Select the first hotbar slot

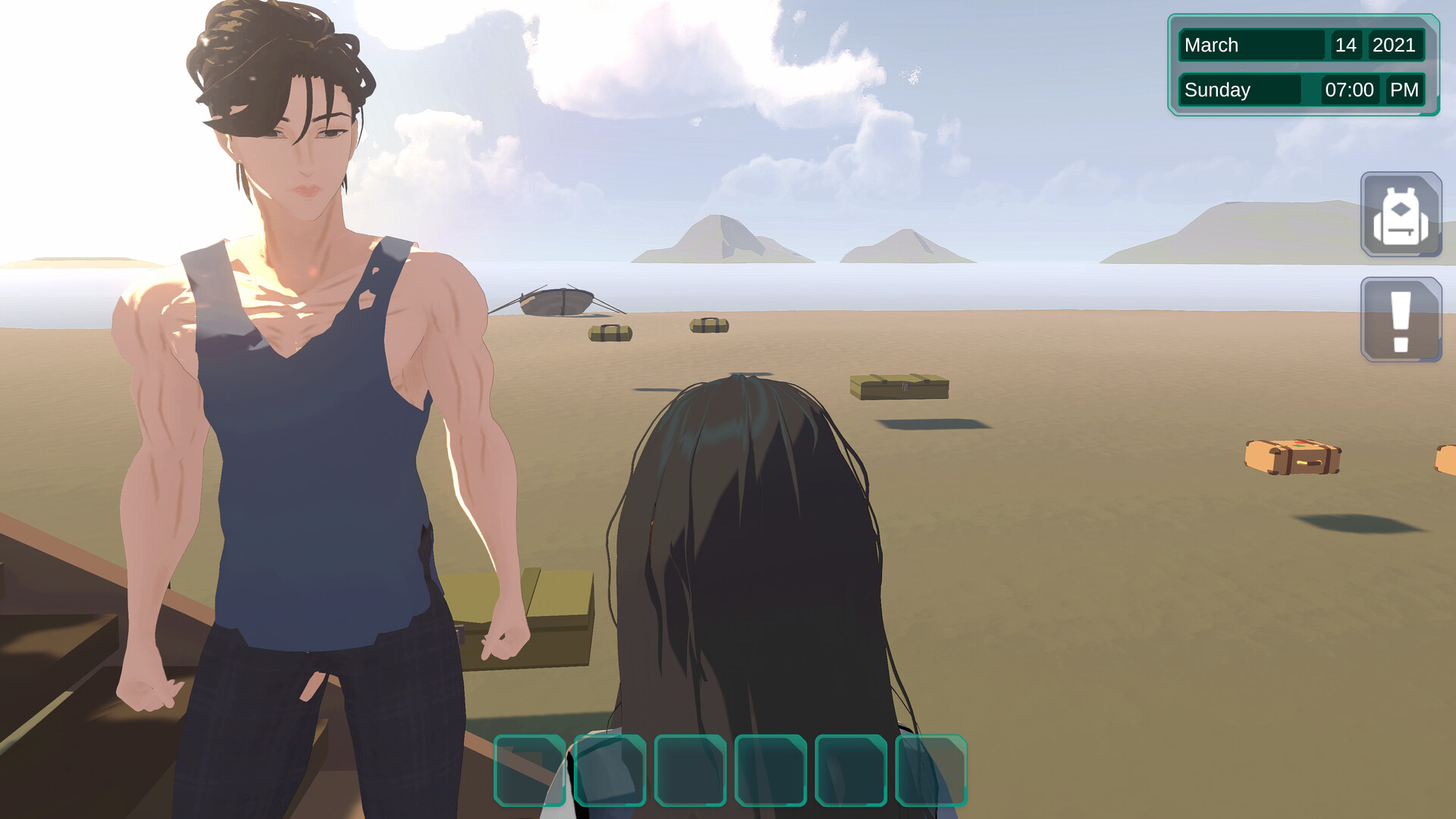(x=531, y=772)
